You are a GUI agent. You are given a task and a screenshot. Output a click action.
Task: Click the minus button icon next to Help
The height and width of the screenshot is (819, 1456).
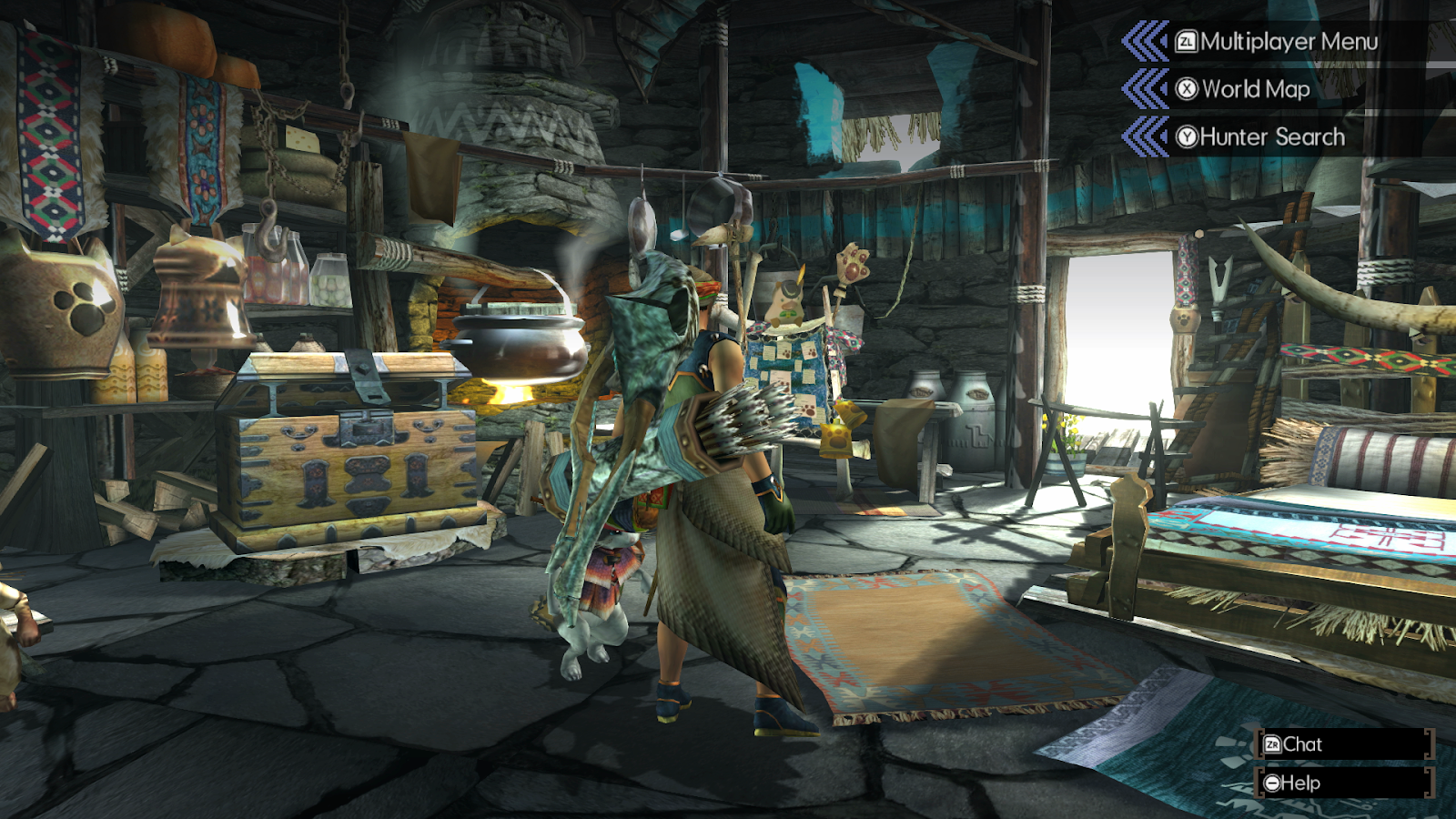(1271, 782)
